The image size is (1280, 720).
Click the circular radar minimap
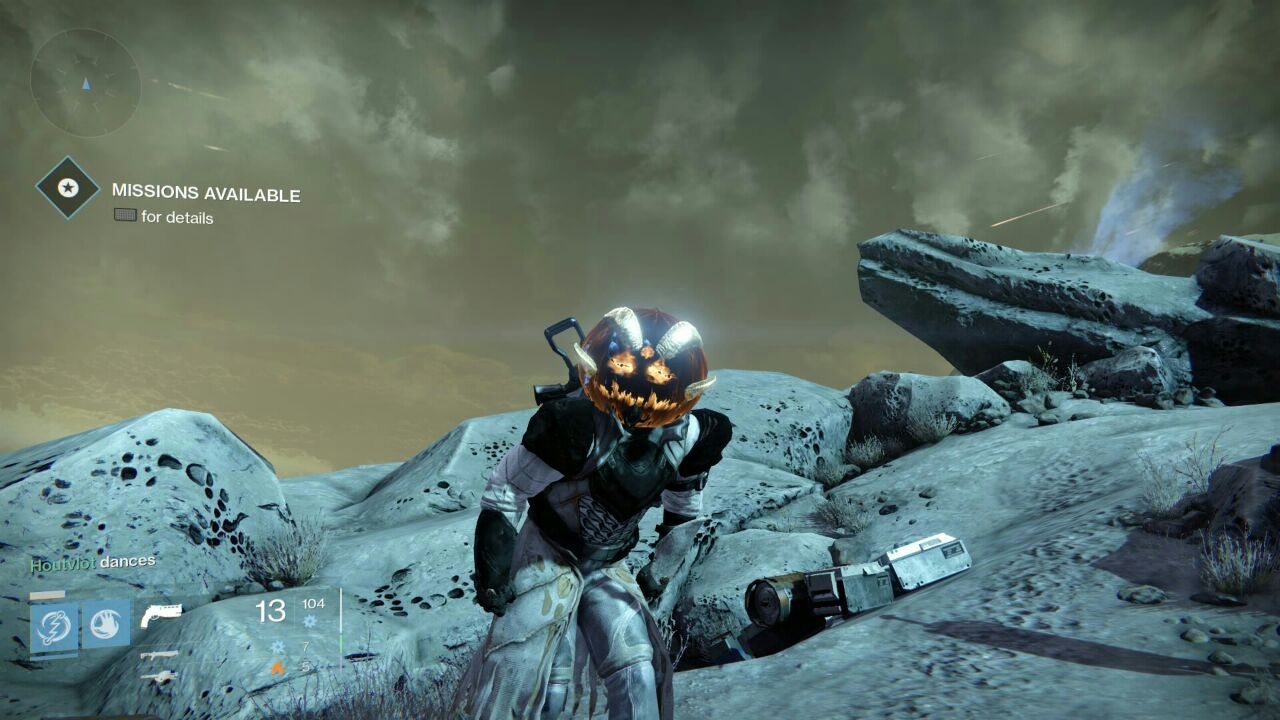(x=85, y=82)
